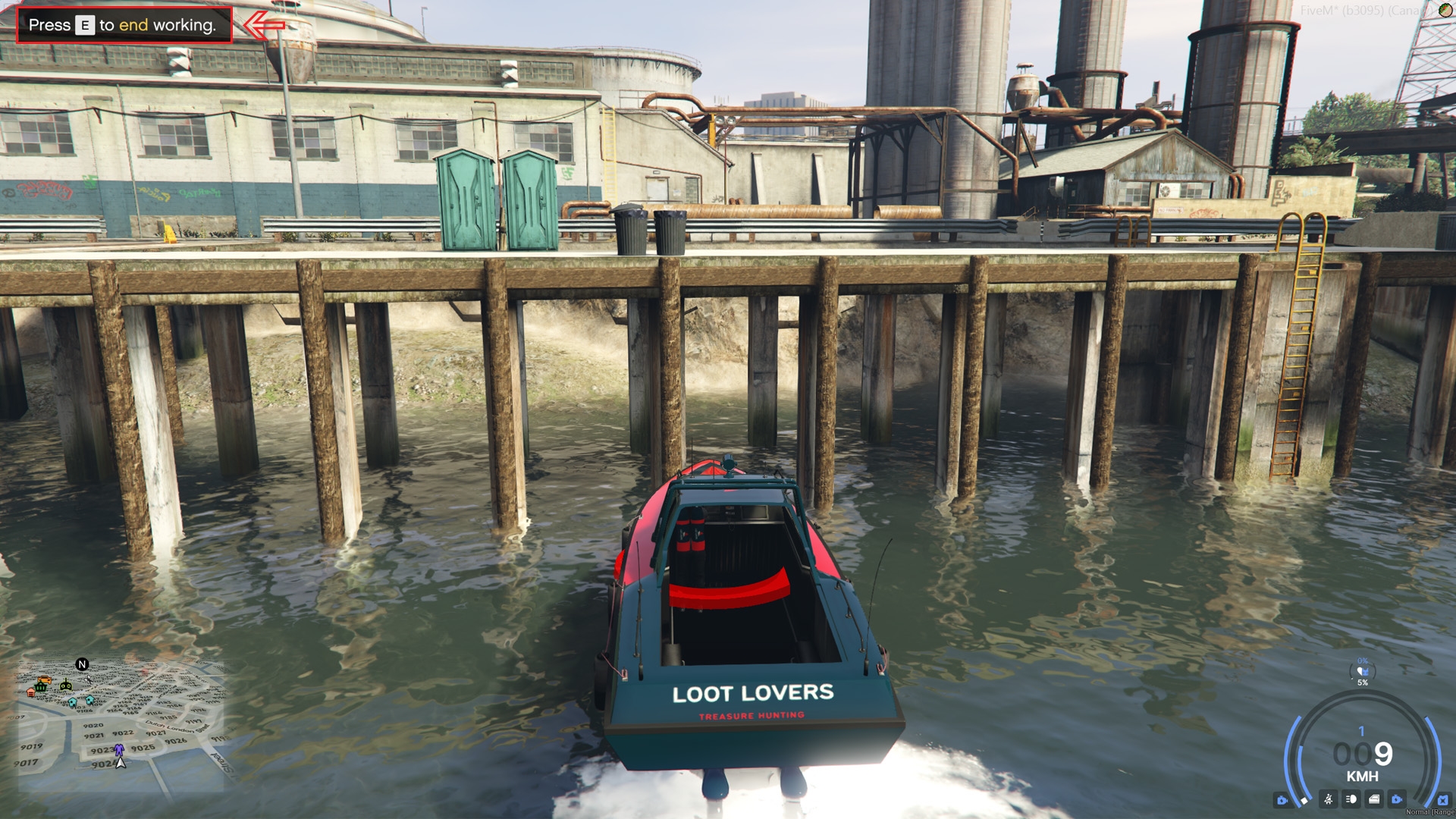Click the minimap in the corner
Image resolution: width=1456 pixels, height=819 pixels.
coord(121,726)
